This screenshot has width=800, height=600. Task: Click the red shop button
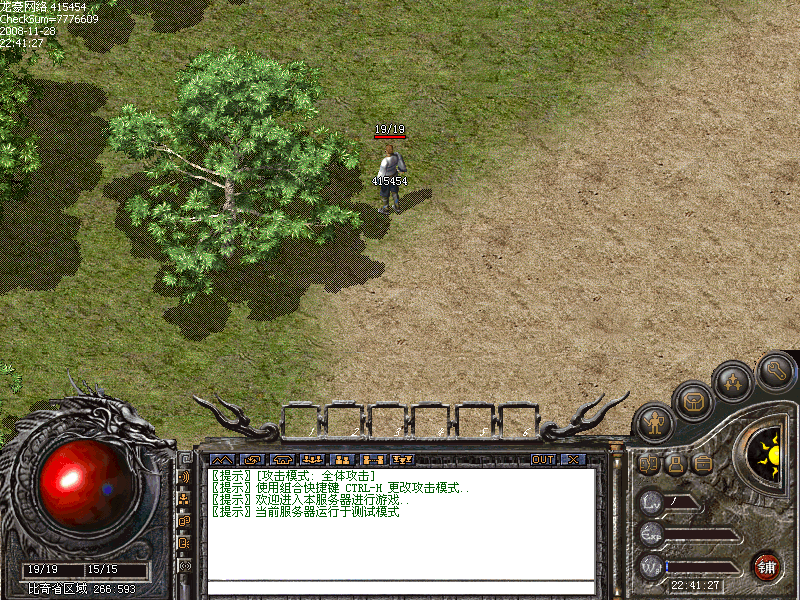coord(766,566)
